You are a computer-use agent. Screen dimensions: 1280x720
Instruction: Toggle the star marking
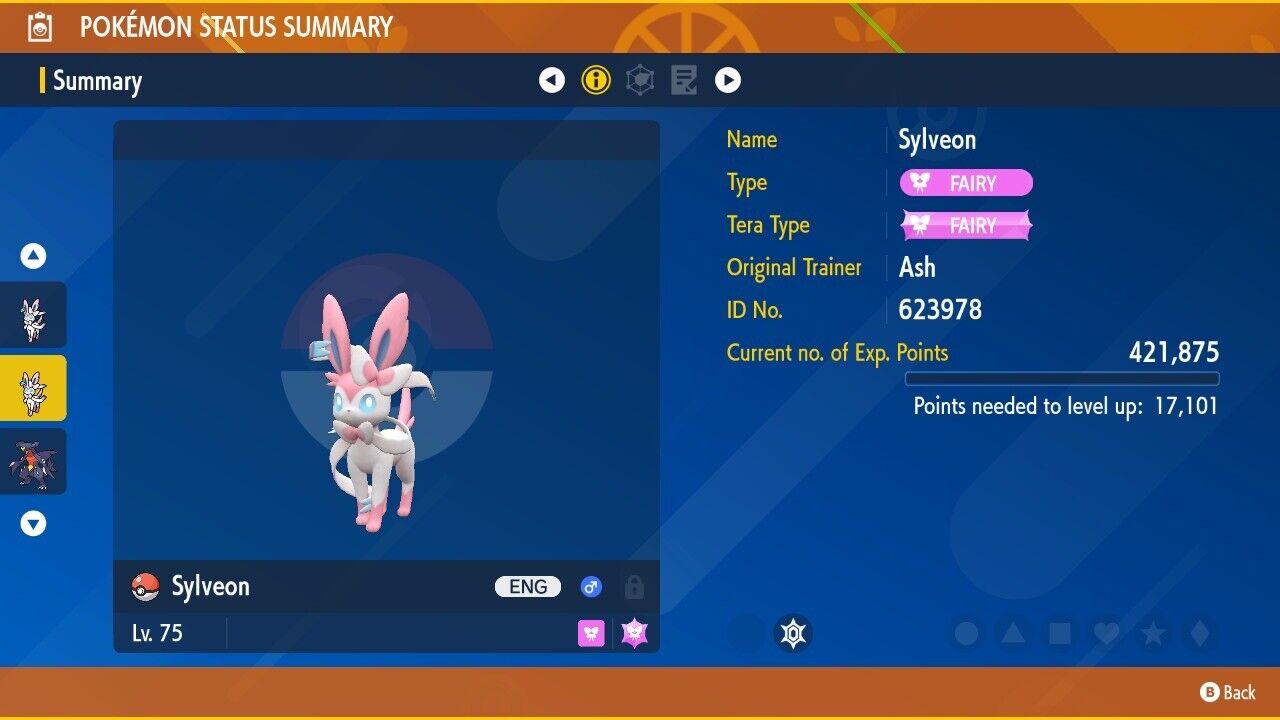(1153, 633)
